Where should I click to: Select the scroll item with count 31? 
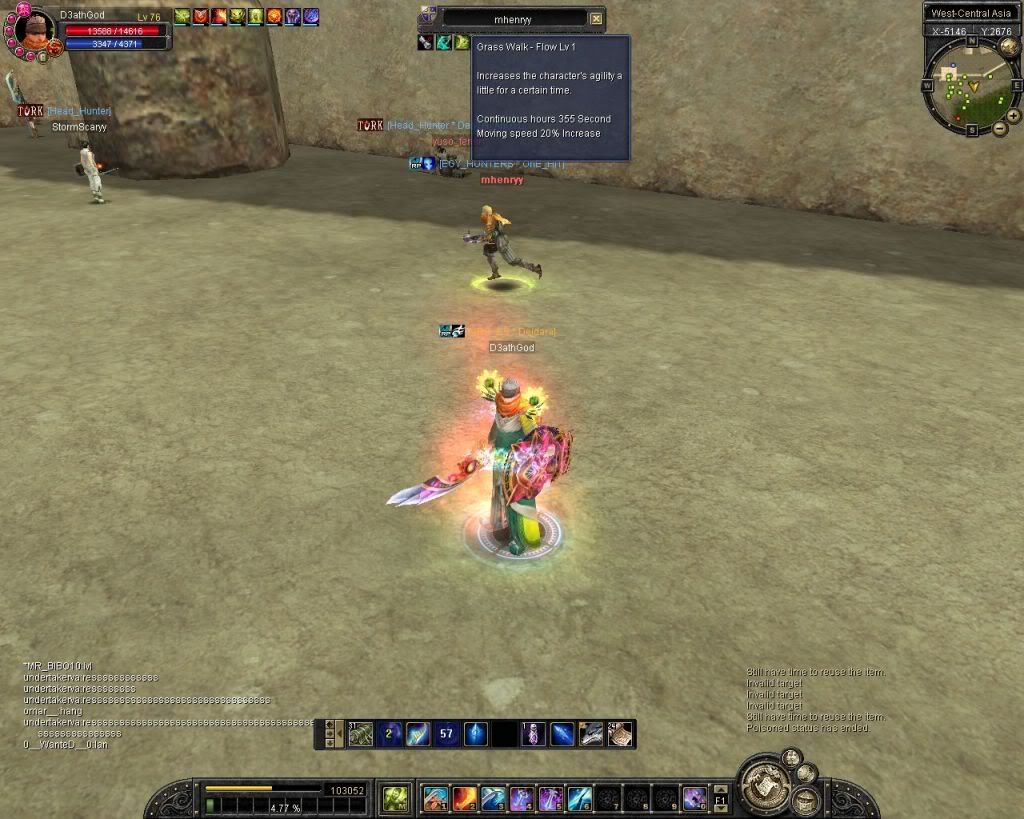(x=360, y=734)
